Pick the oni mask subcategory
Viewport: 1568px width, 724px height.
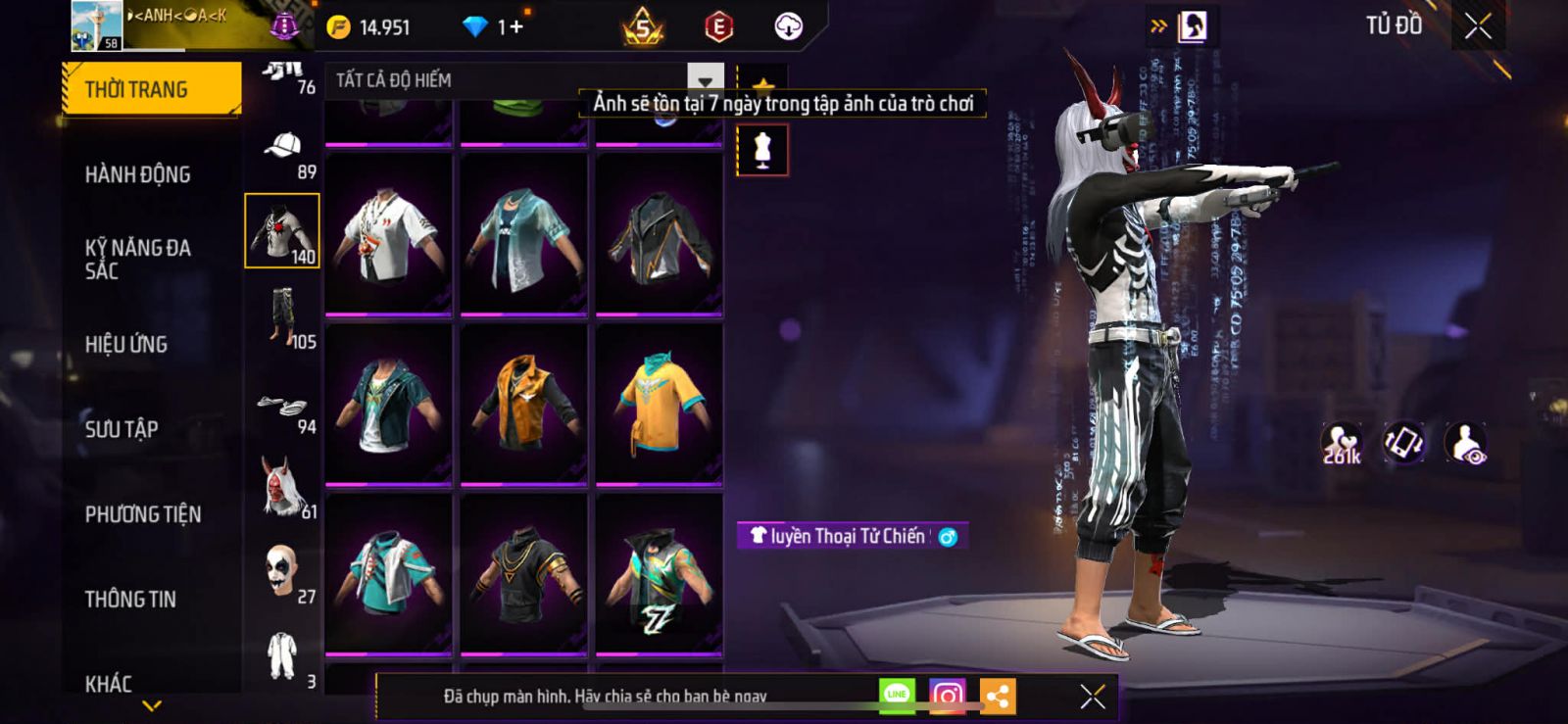pyautogui.click(x=283, y=487)
